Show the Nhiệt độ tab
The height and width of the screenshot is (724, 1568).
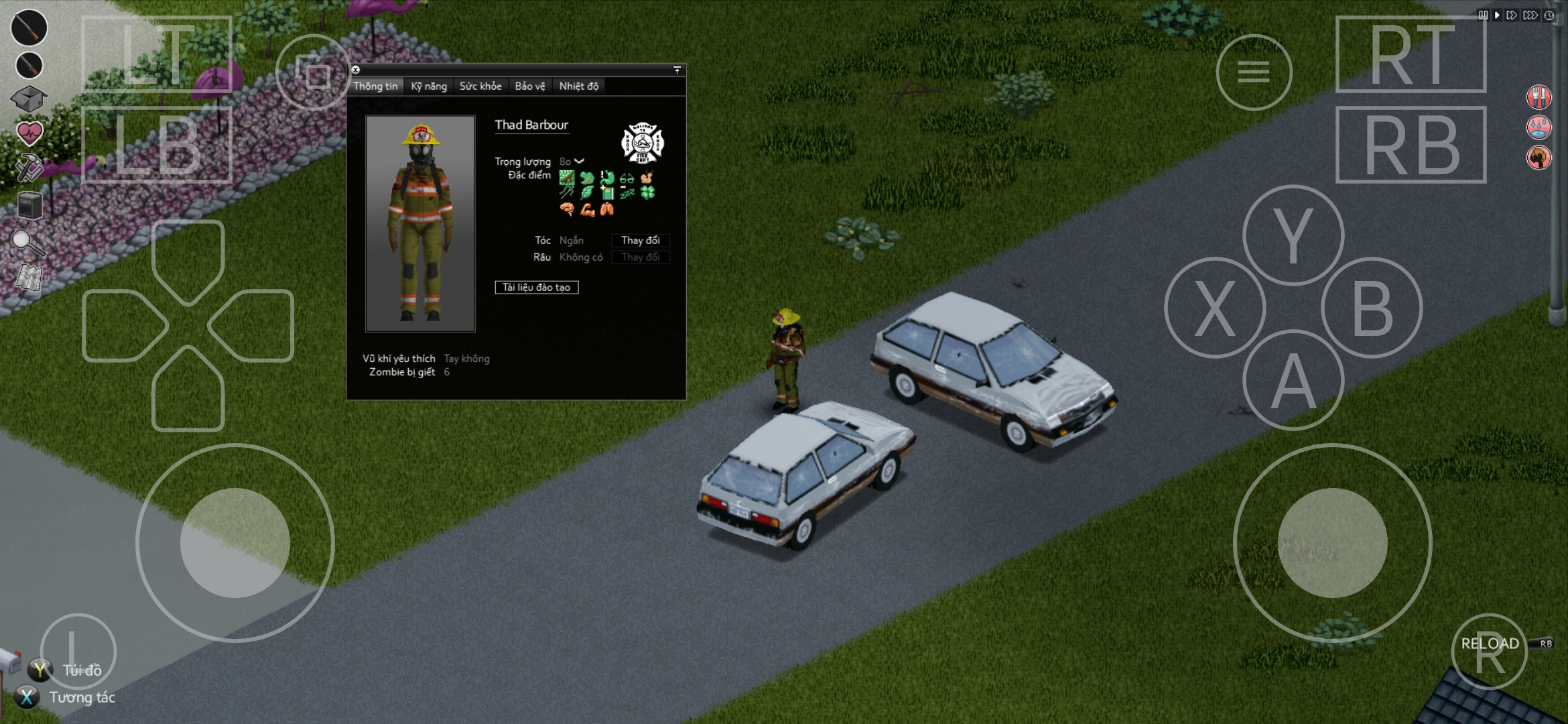tap(579, 86)
